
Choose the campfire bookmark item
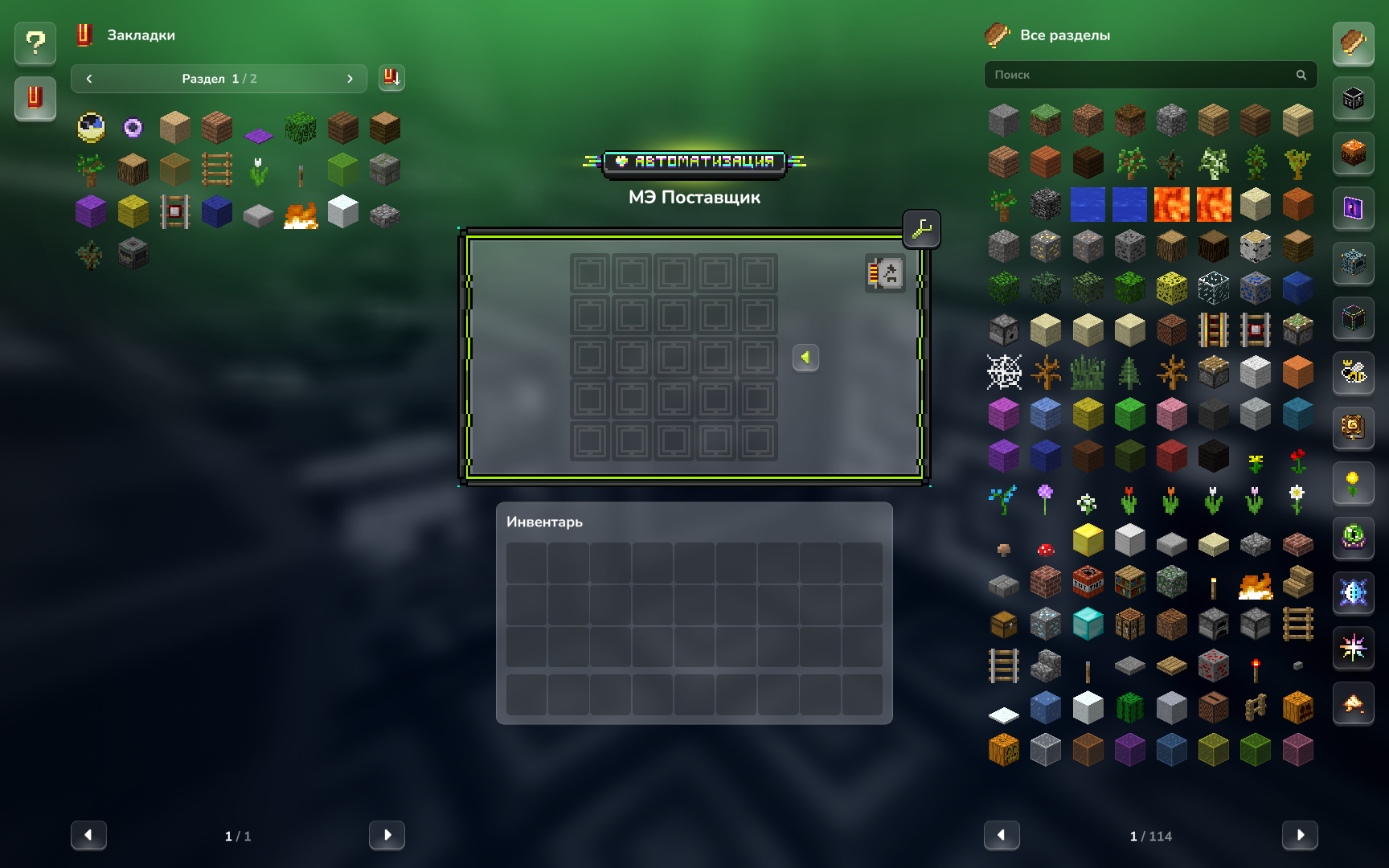pos(301,215)
